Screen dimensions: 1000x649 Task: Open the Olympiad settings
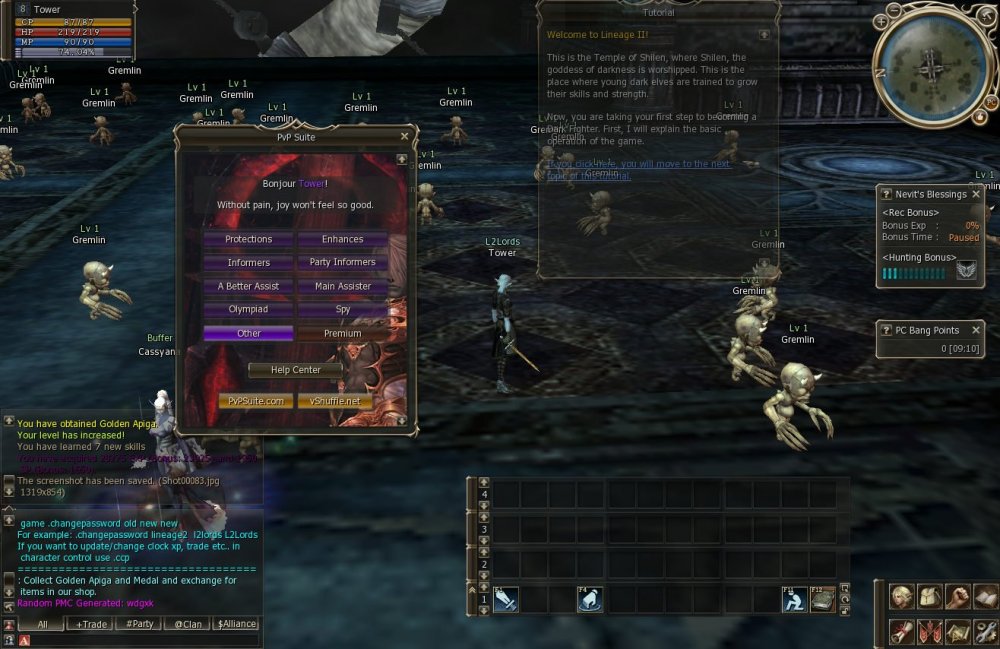point(248,310)
